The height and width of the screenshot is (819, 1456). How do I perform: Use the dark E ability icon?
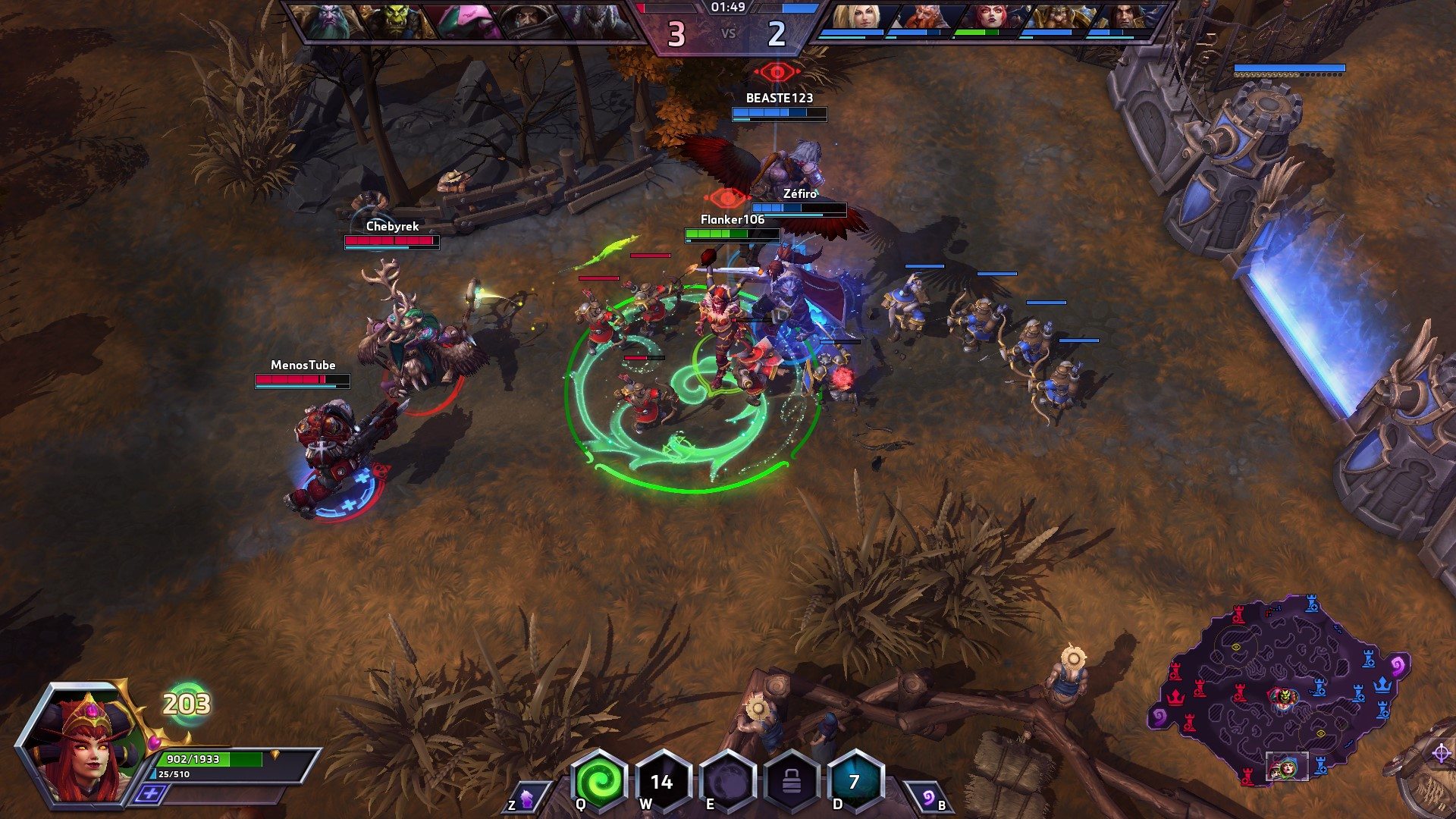(726, 782)
